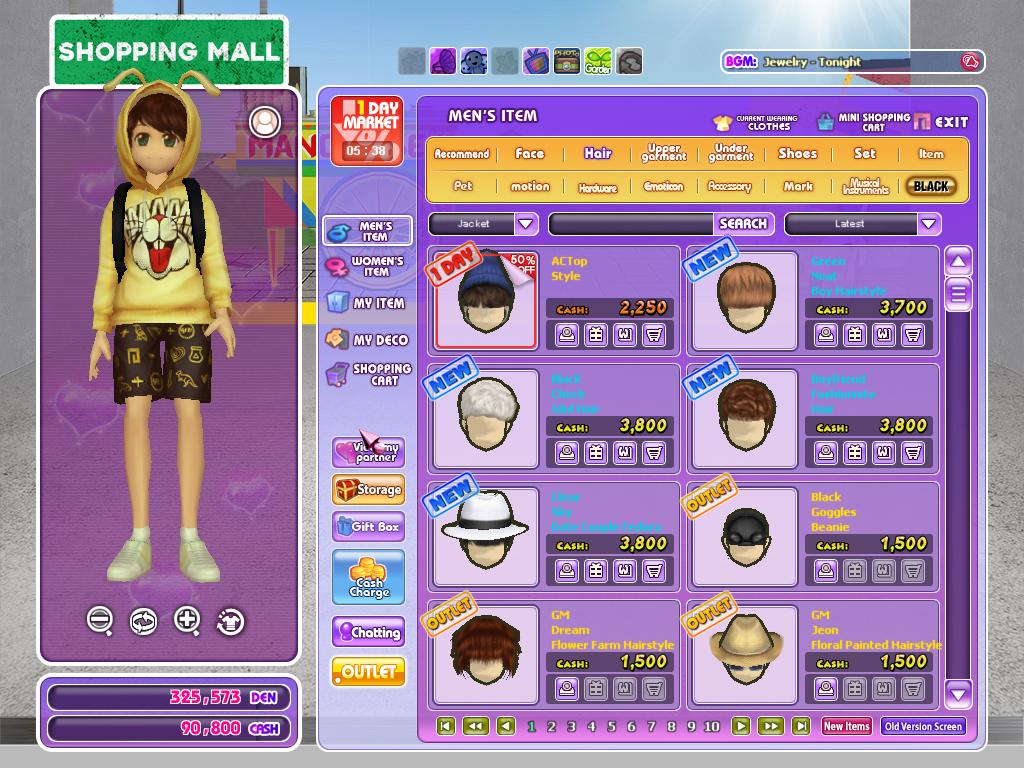
Task: Open the Mini Shopping Cart
Action: (x=863, y=122)
